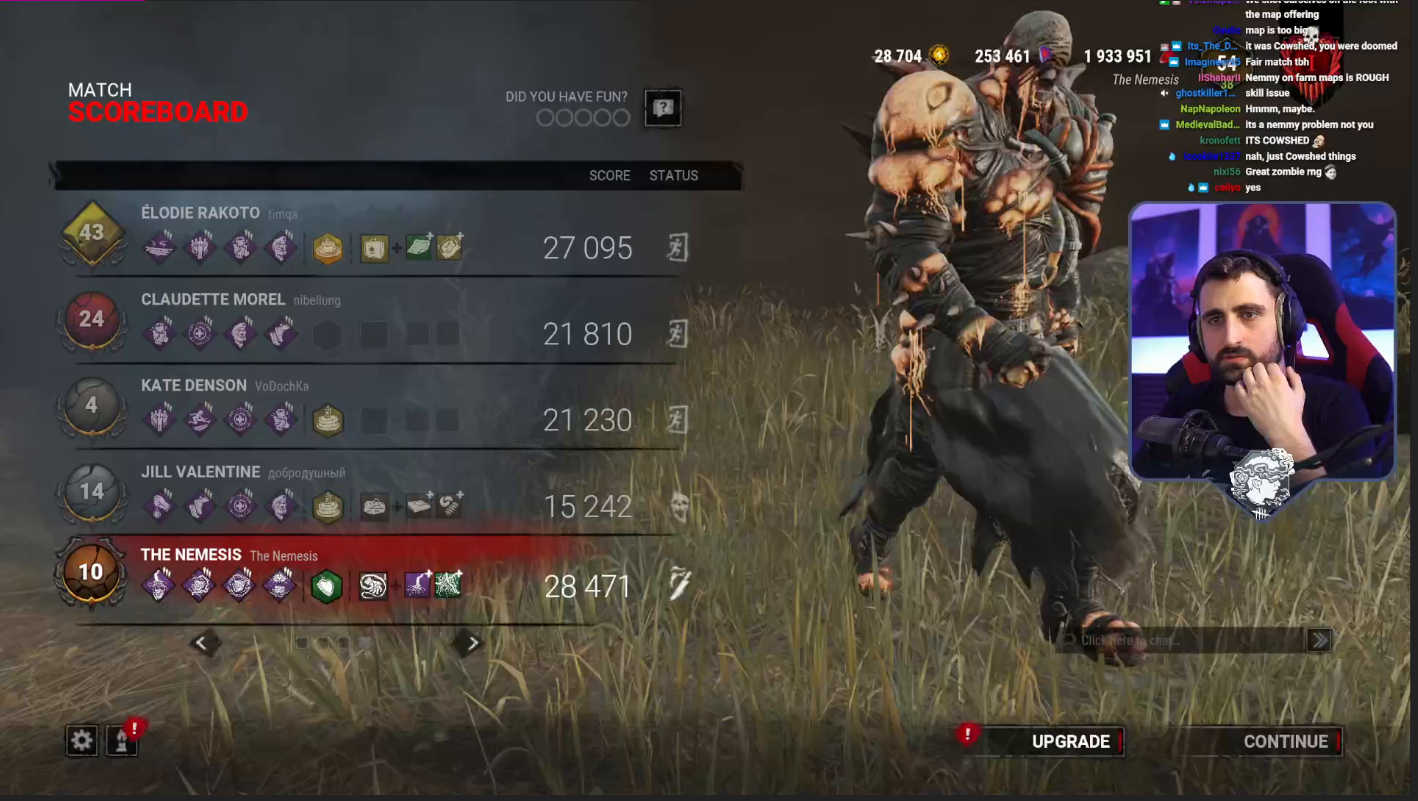Rate the match with the first fun circle
This screenshot has width=1418, height=801.
[545, 118]
